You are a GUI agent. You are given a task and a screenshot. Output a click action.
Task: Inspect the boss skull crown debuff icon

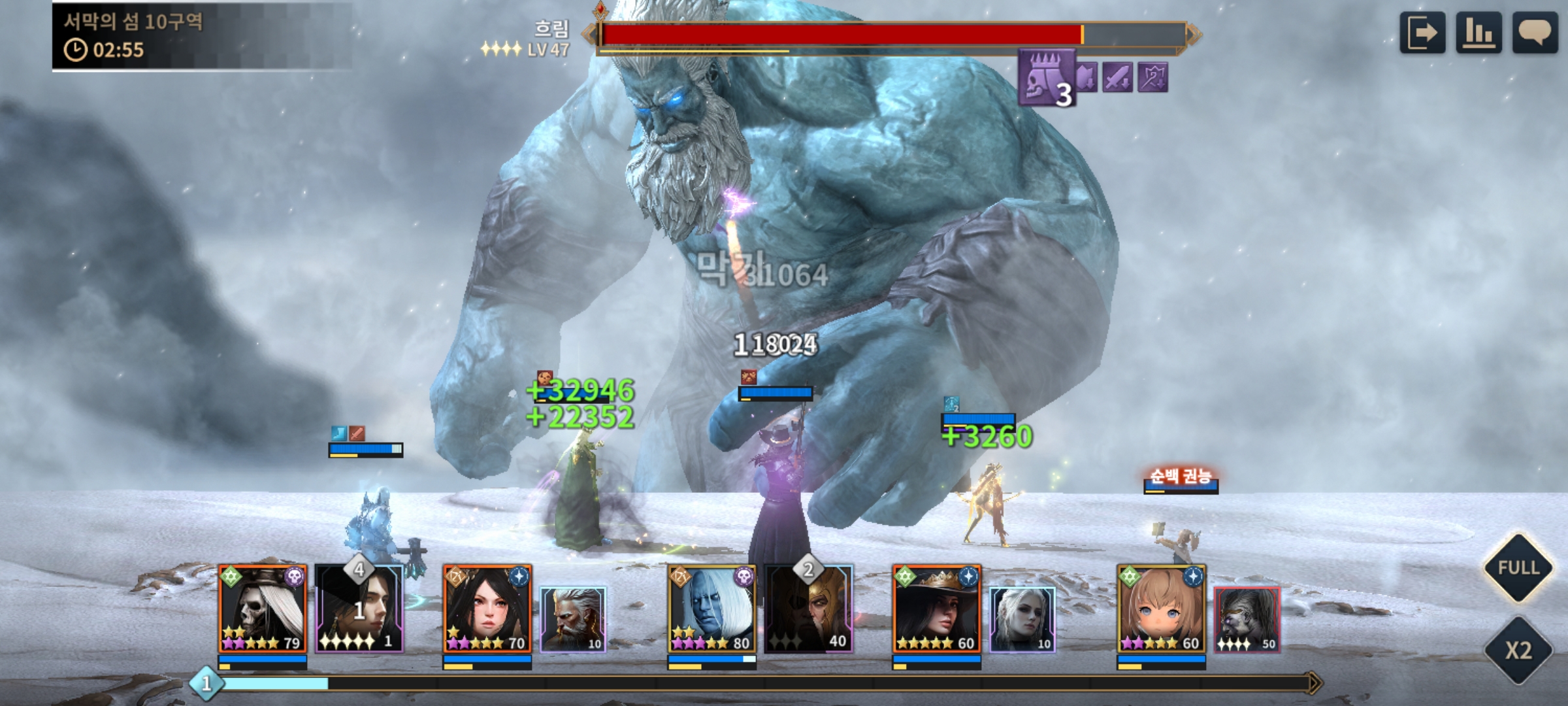tap(1047, 77)
